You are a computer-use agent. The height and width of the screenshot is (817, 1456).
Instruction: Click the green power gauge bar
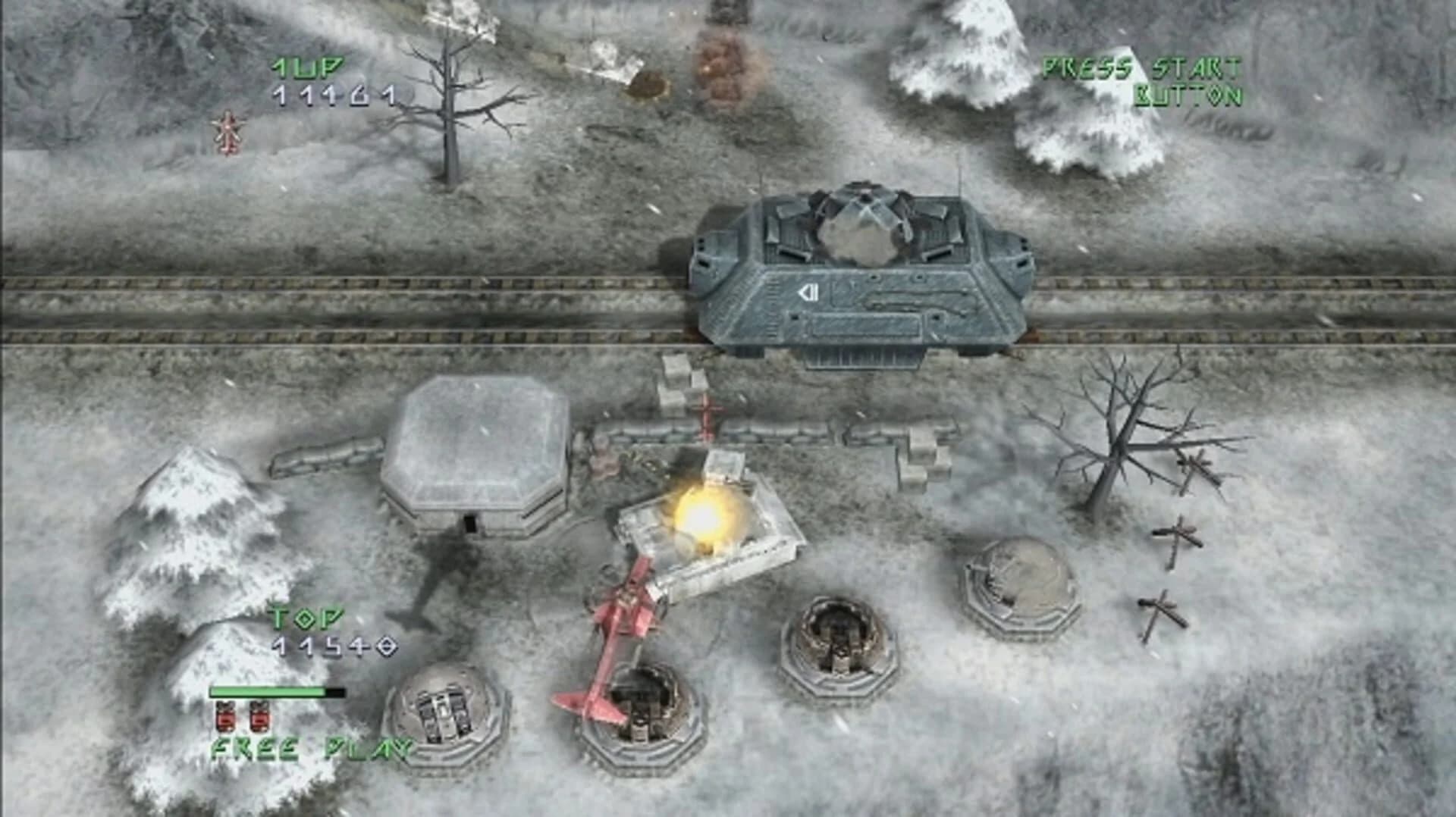click(269, 692)
